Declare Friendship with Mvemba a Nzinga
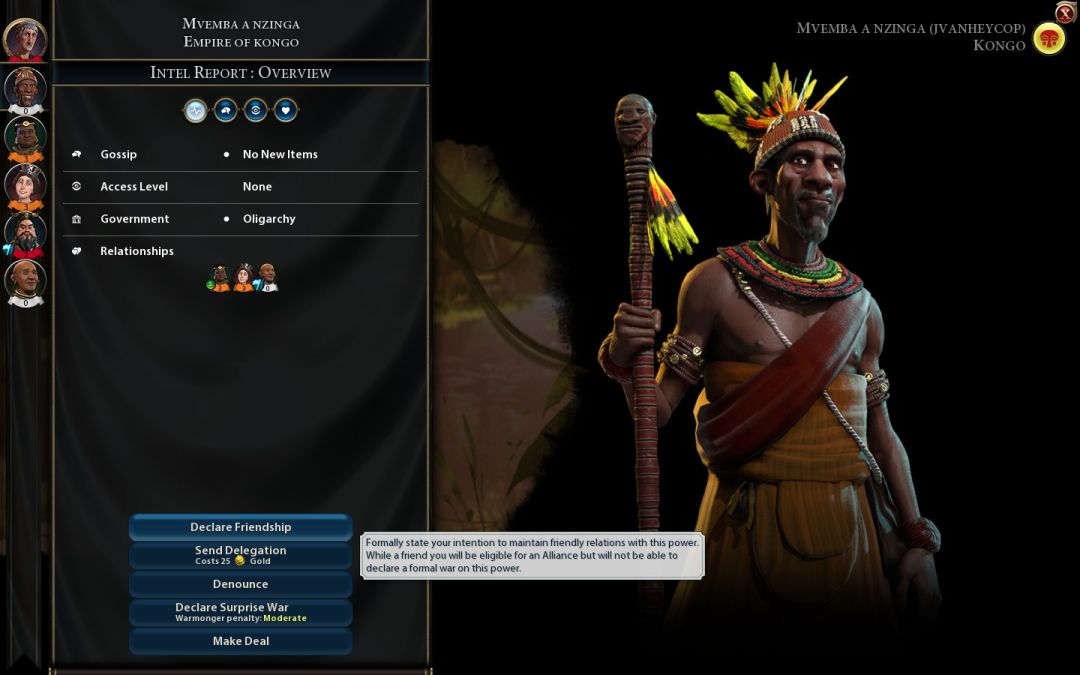 point(240,527)
